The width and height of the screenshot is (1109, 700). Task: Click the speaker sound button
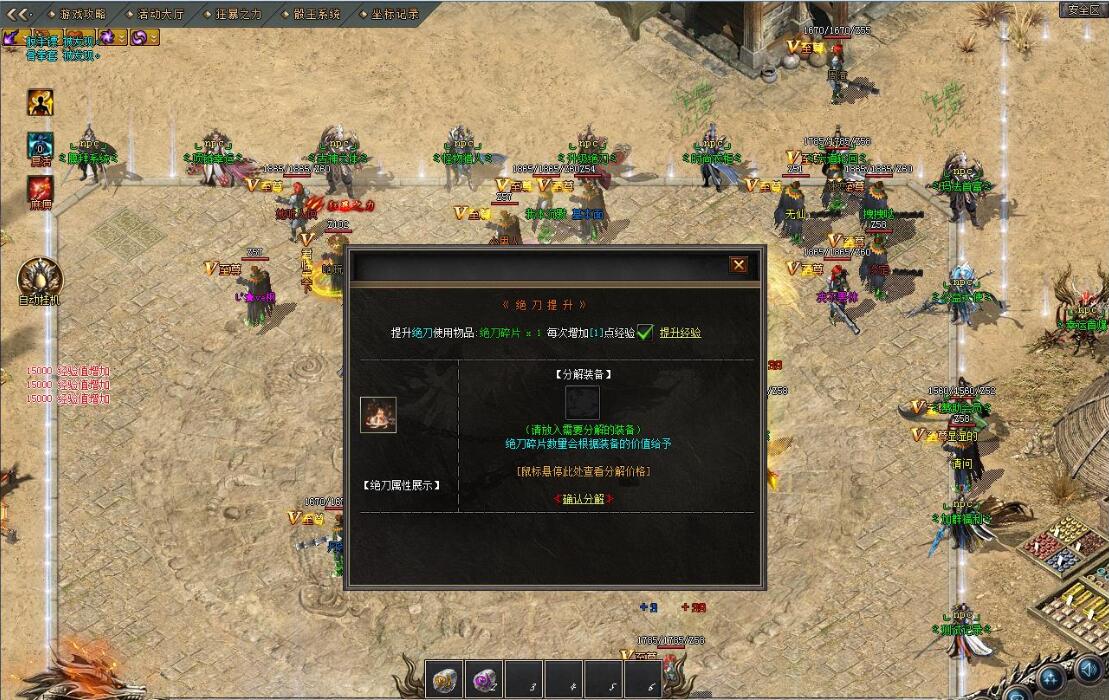point(1089,670)
